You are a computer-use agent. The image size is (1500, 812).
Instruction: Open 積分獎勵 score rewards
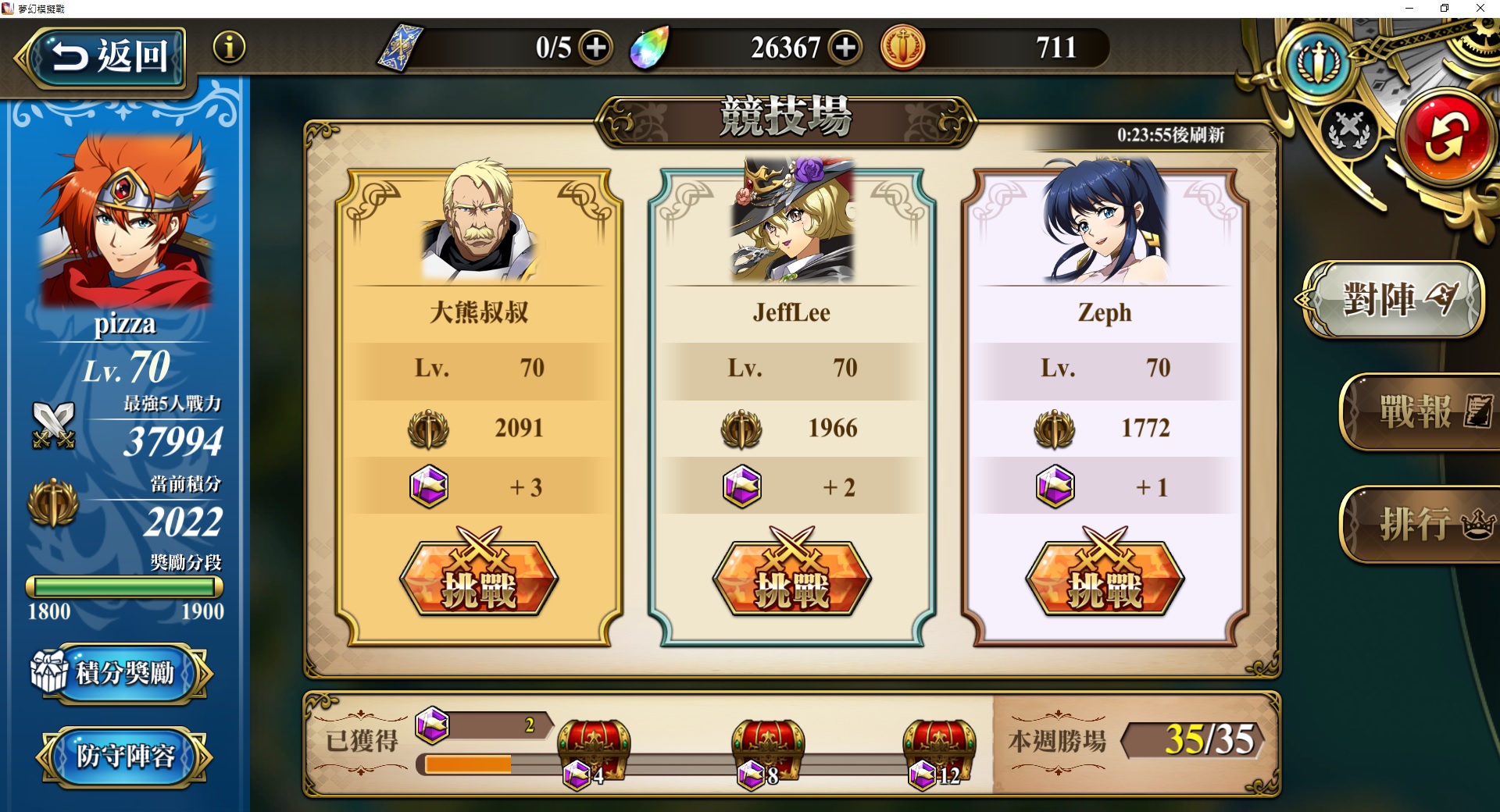123,673
